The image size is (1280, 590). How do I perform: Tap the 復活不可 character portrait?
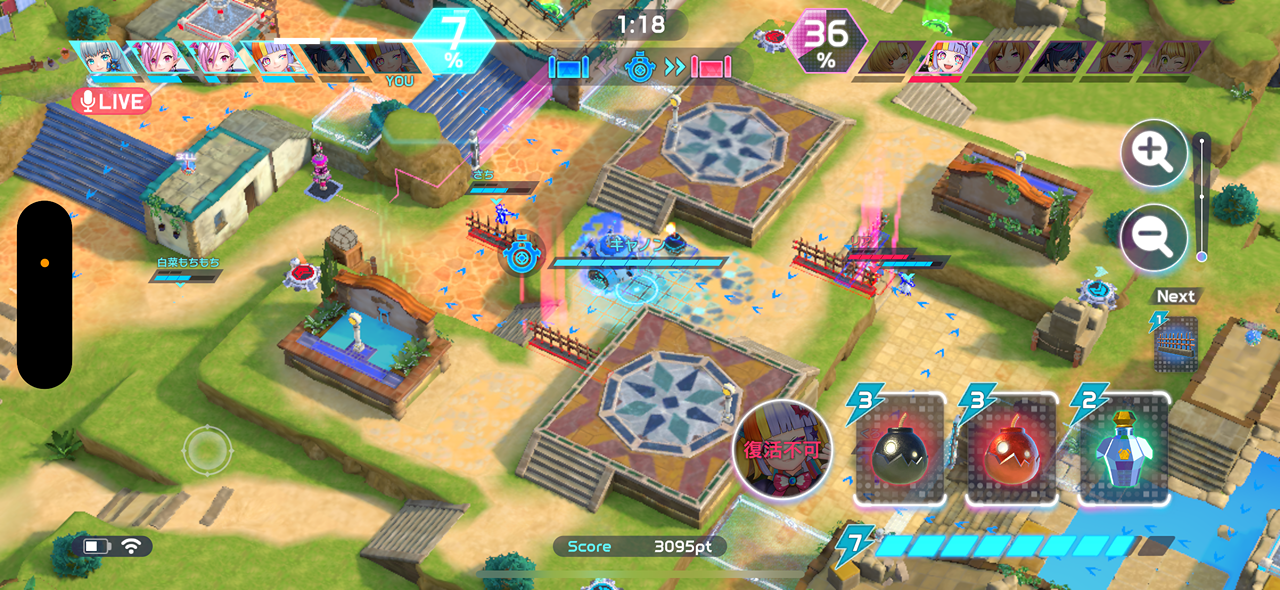tap(782, 449)
